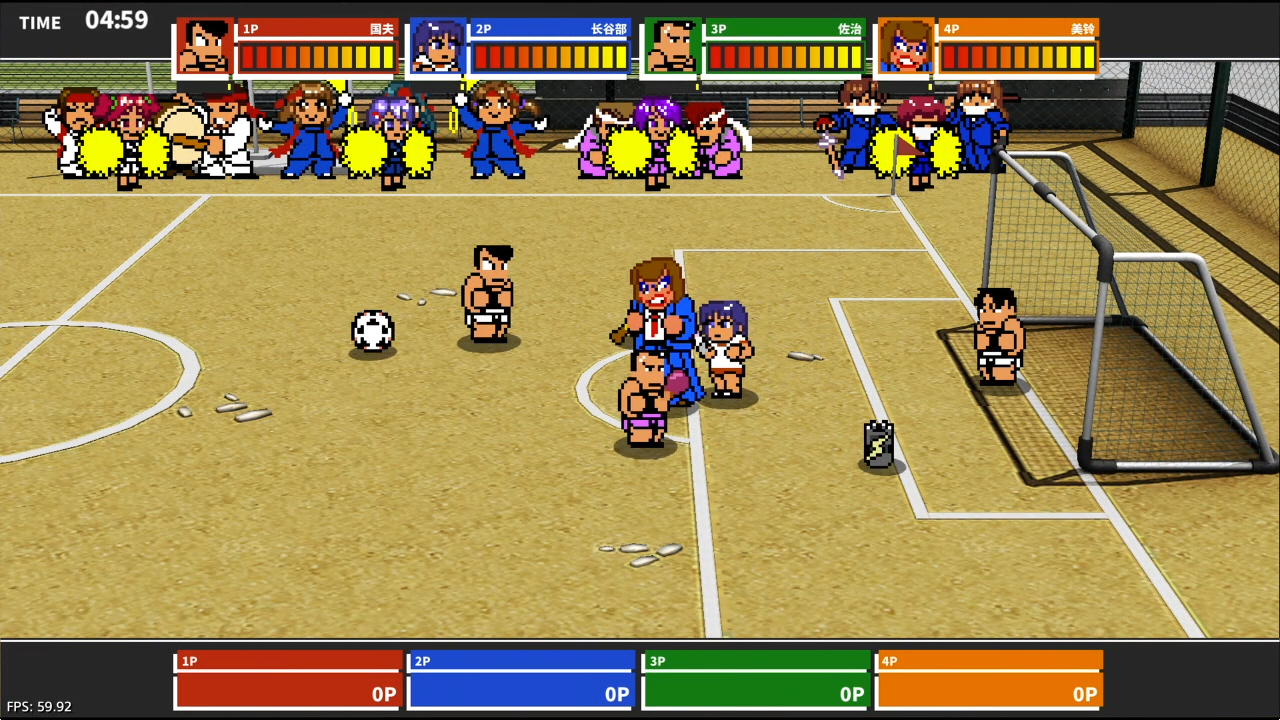Select the 1P Kunio portrait

205,47
